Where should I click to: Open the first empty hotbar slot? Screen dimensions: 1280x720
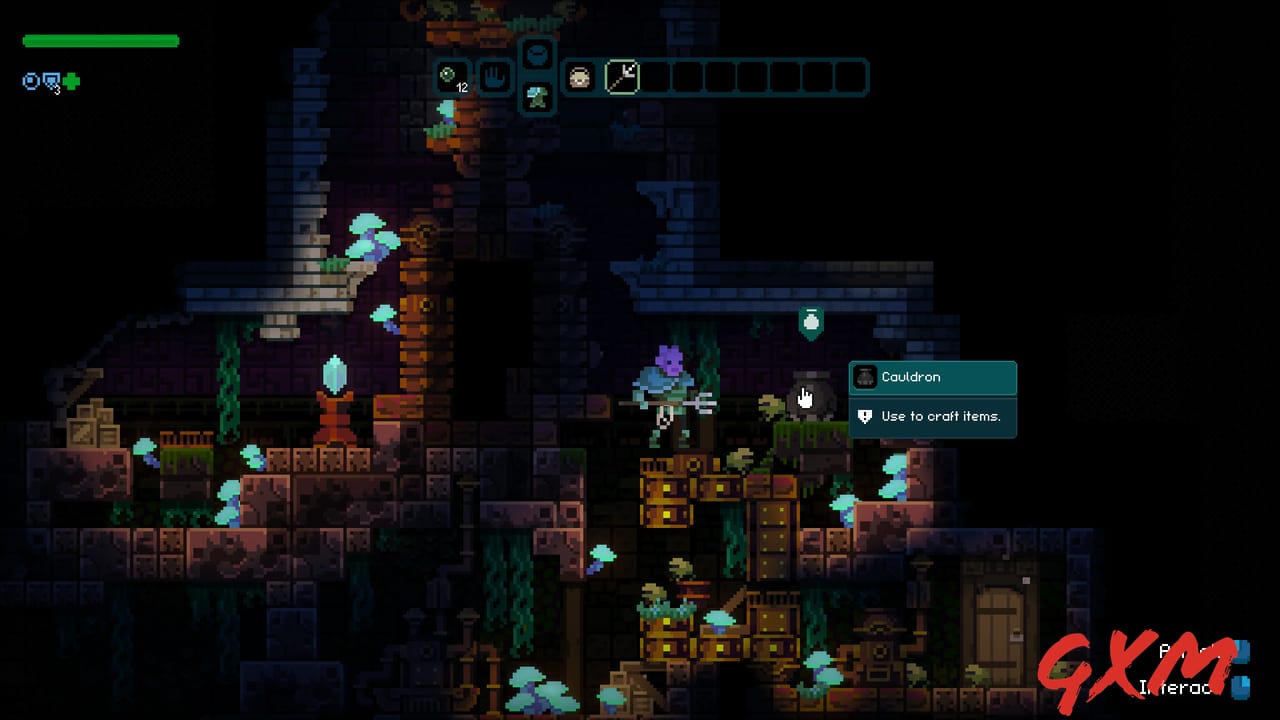[657, 78]
